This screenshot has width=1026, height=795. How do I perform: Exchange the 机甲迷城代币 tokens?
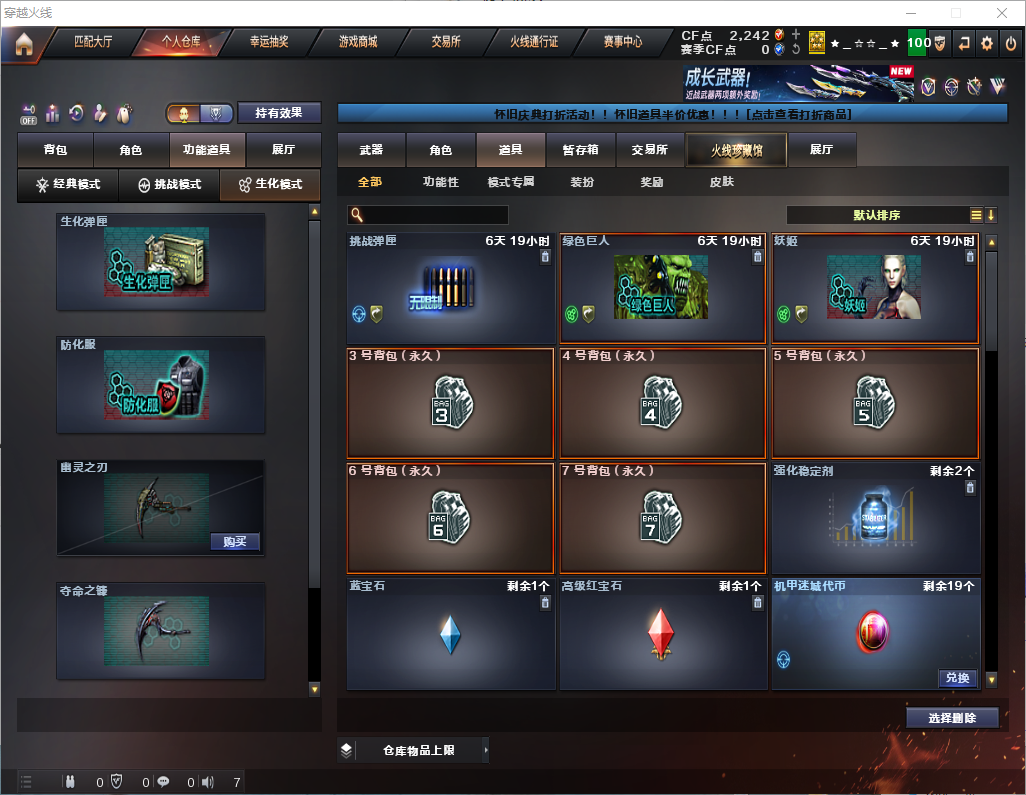957,678
